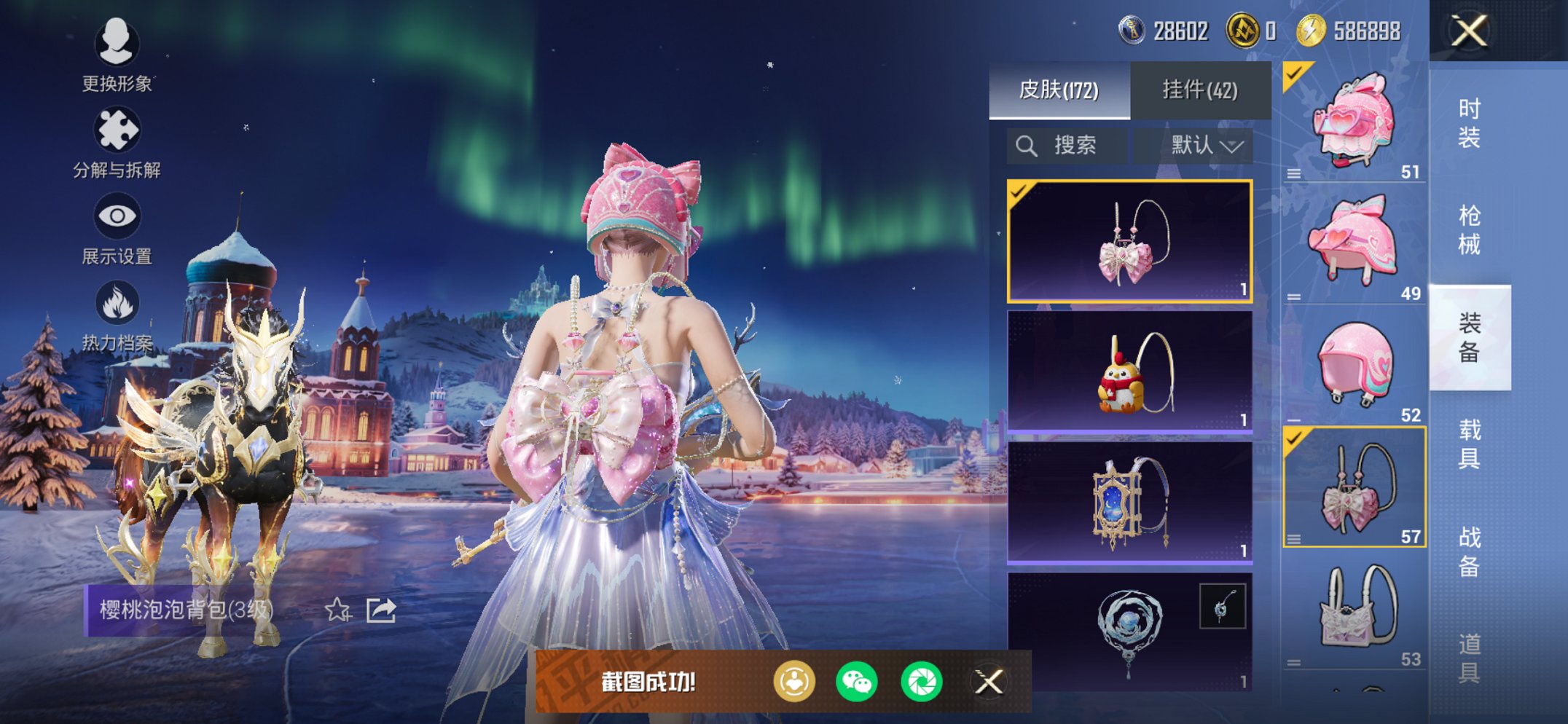The width and height of the screenshot is (1568, 724).
Task: Choose the plain pink helmet numbered 52
Action: [x=1354, y=366]
